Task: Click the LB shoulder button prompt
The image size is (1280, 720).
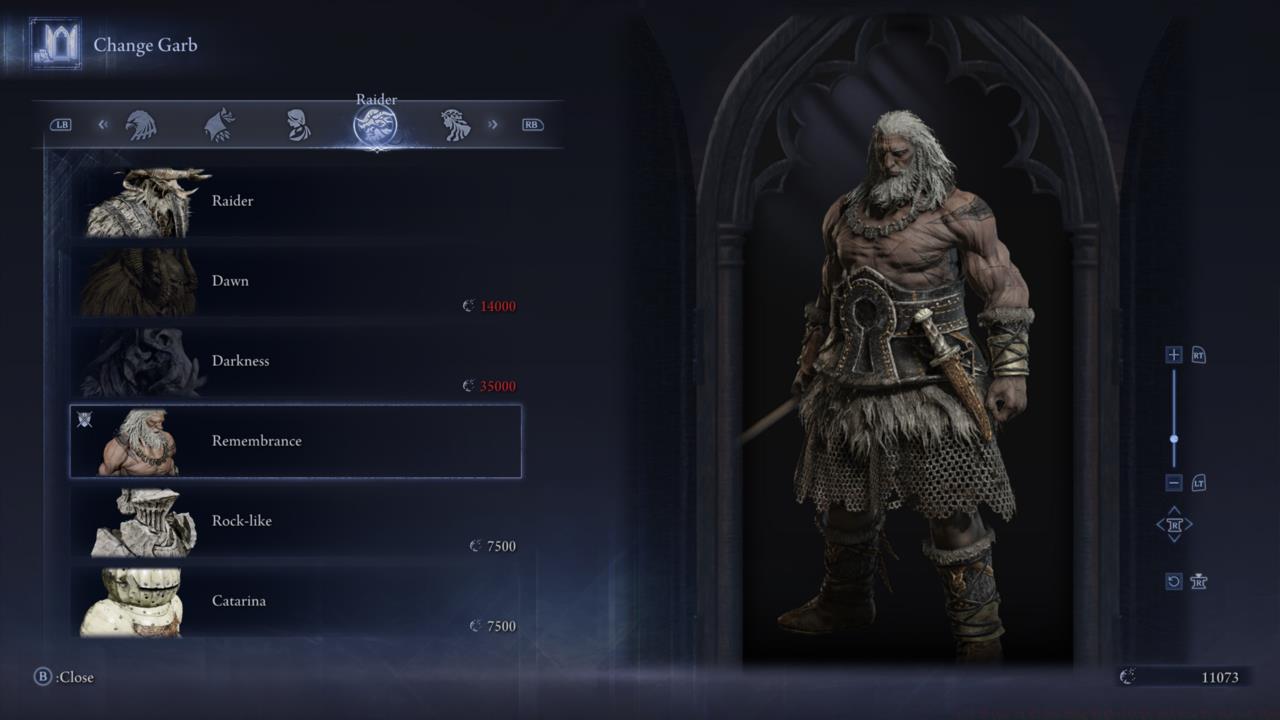Action: [62, 124]
